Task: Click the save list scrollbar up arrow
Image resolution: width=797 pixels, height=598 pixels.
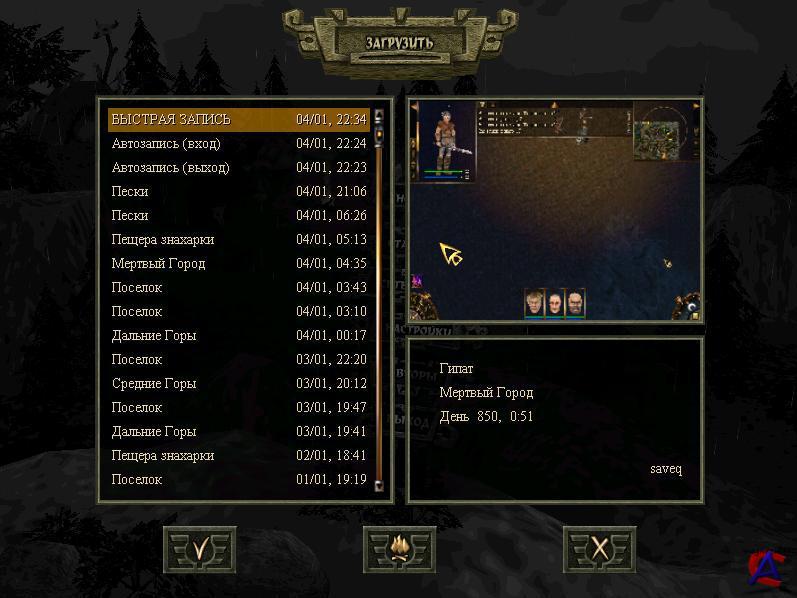Action: 379,114
